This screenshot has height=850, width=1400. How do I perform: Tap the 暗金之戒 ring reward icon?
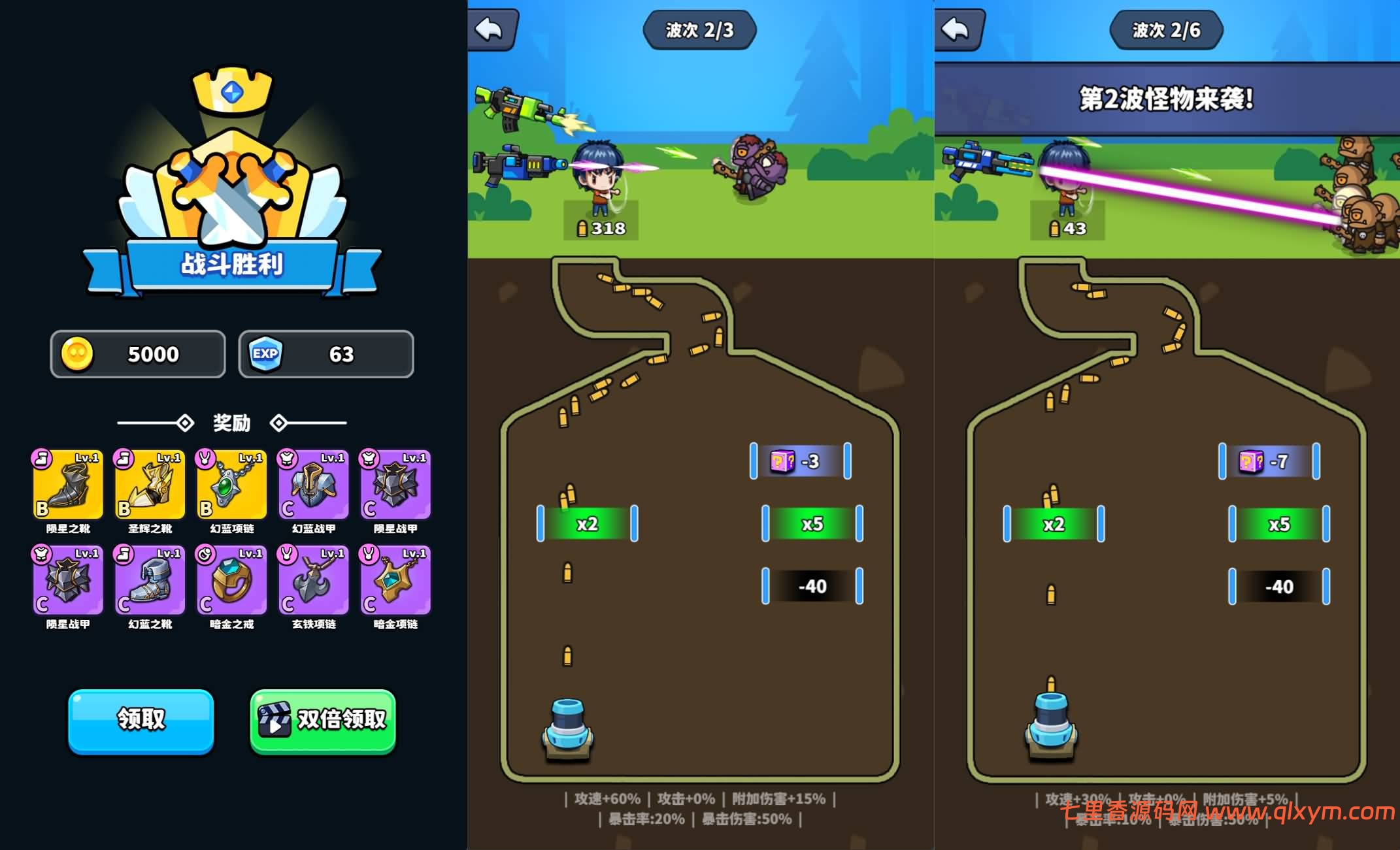tap(231, 580)
